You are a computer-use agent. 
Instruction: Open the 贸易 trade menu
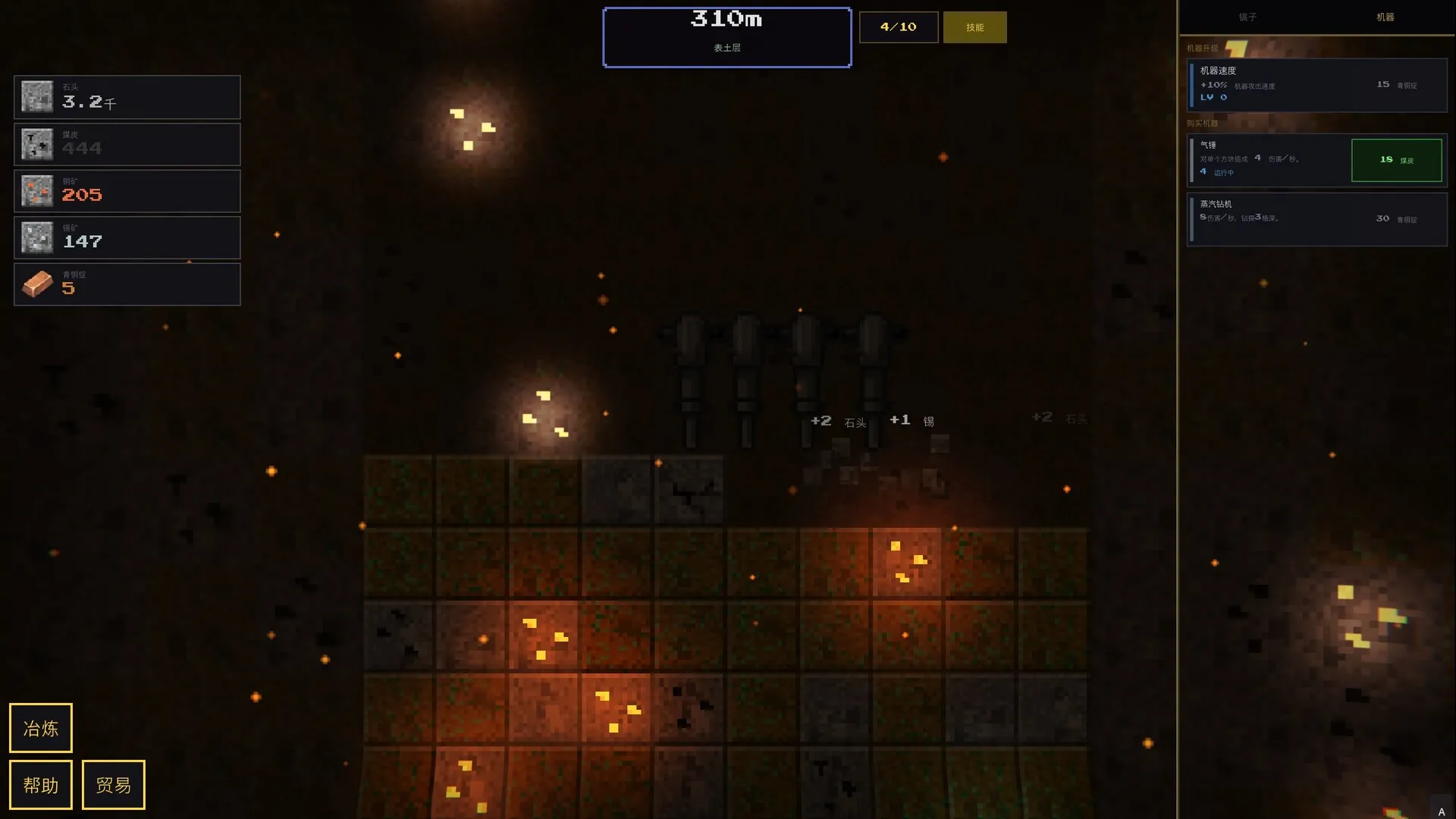click(x=114, y=785)
